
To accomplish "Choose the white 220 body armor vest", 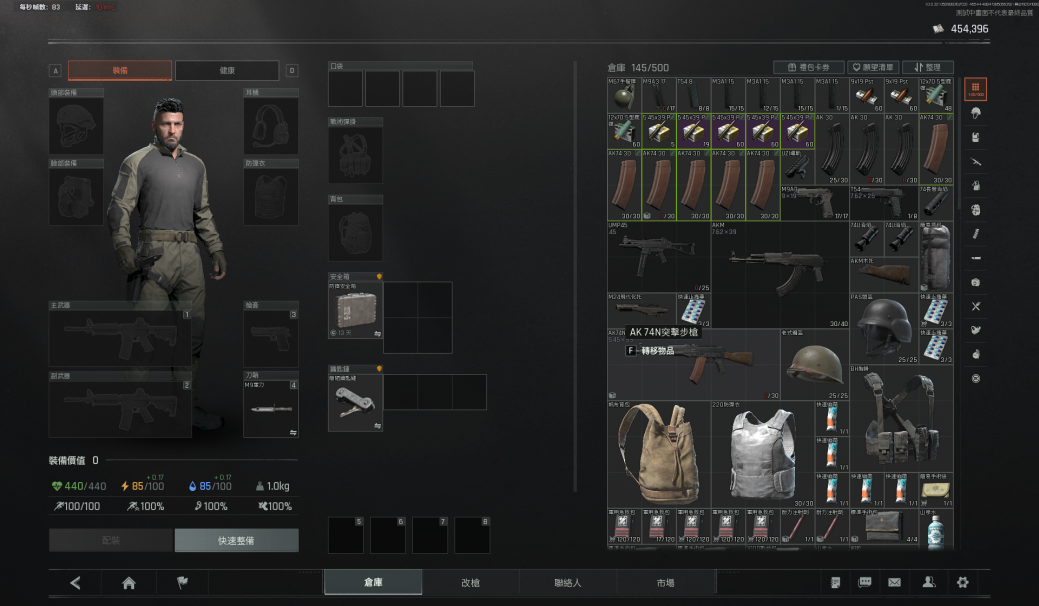I will (762, 456).
